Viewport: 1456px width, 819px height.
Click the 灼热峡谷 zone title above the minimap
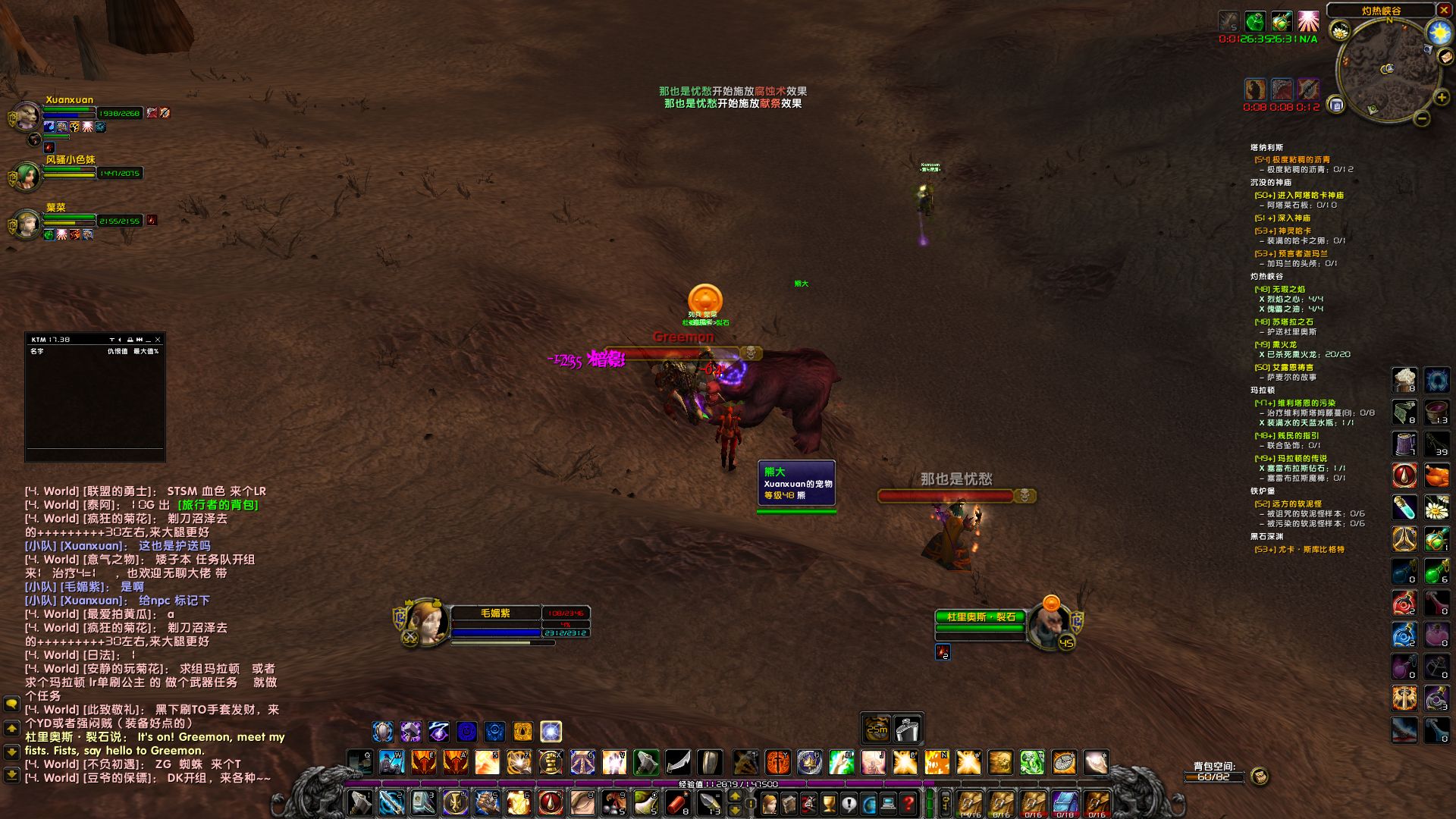pos(1382,11)
